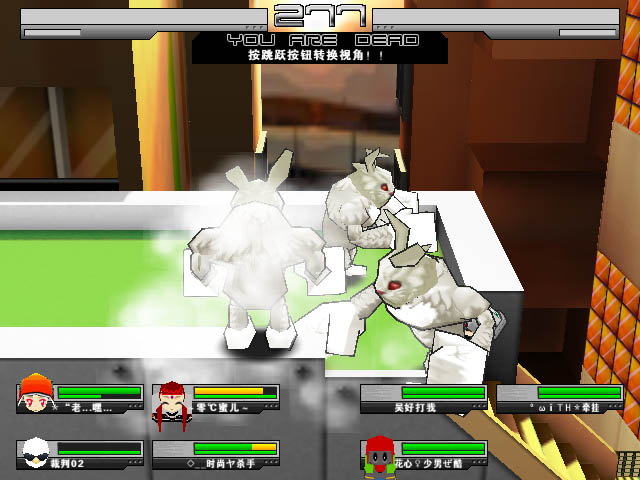Screen dimensions: 640x480
Task: Choose the 裁判02 player panel
Action: pyautogui.click(x=80, y=454)
